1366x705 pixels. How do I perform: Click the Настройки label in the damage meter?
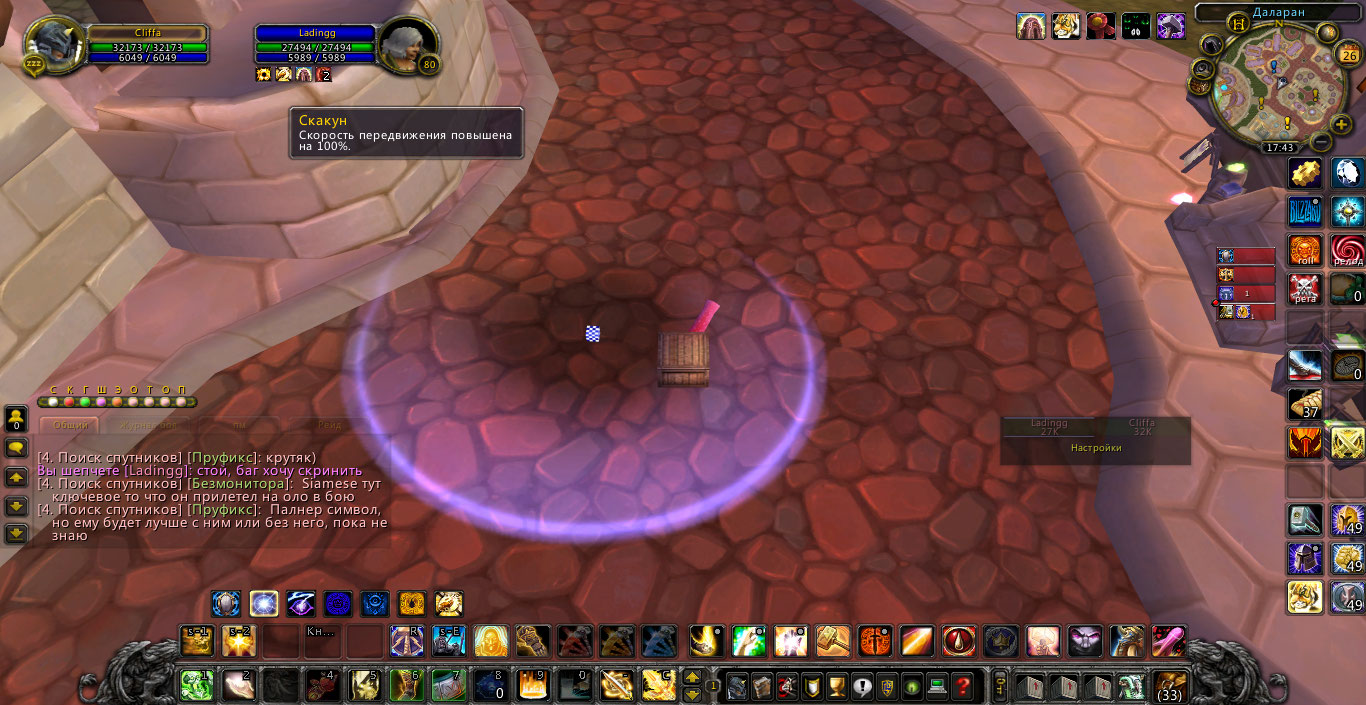[x=1096, y=448]
